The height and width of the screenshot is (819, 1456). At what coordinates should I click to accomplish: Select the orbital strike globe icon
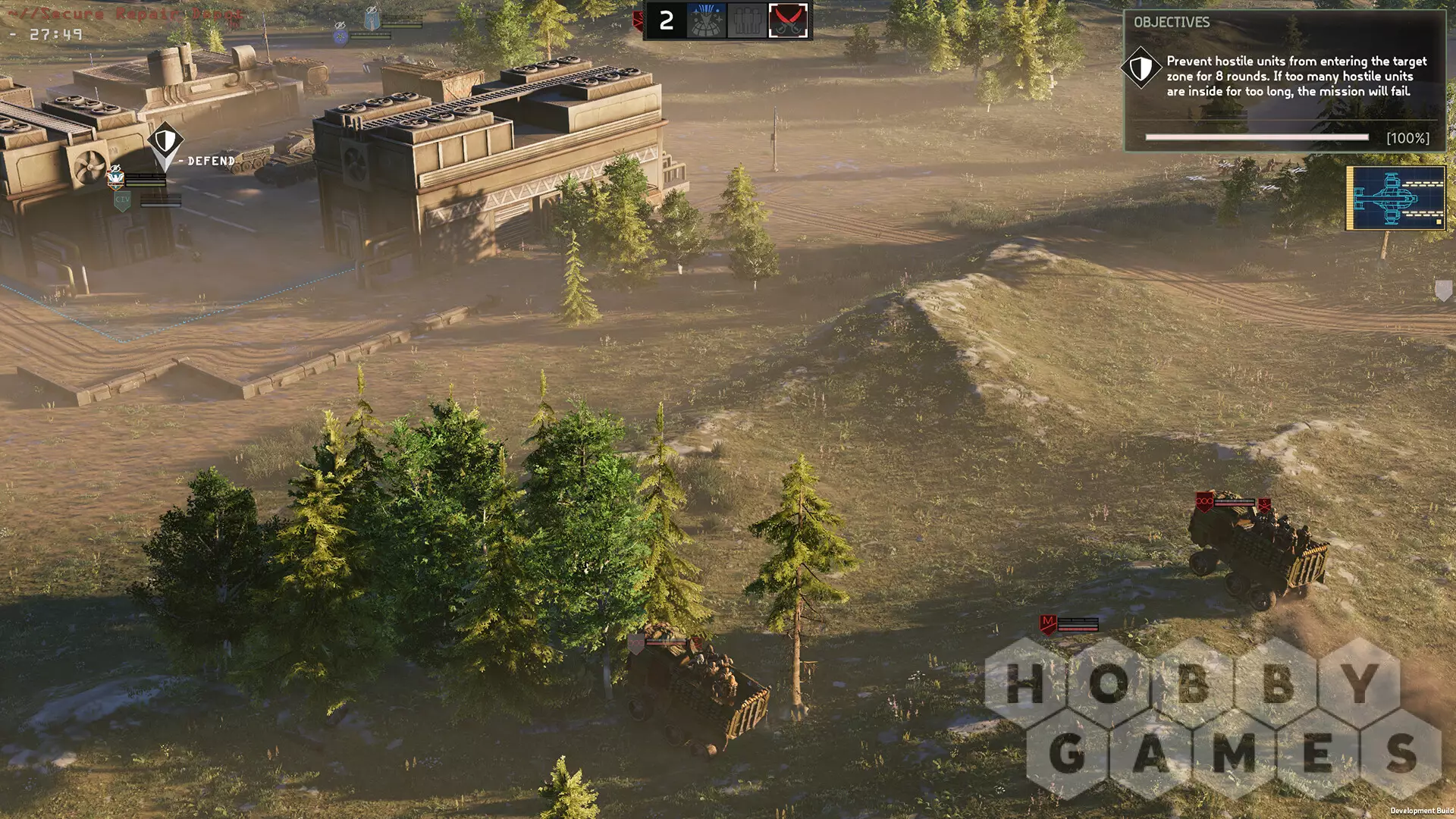coord(706,20)
